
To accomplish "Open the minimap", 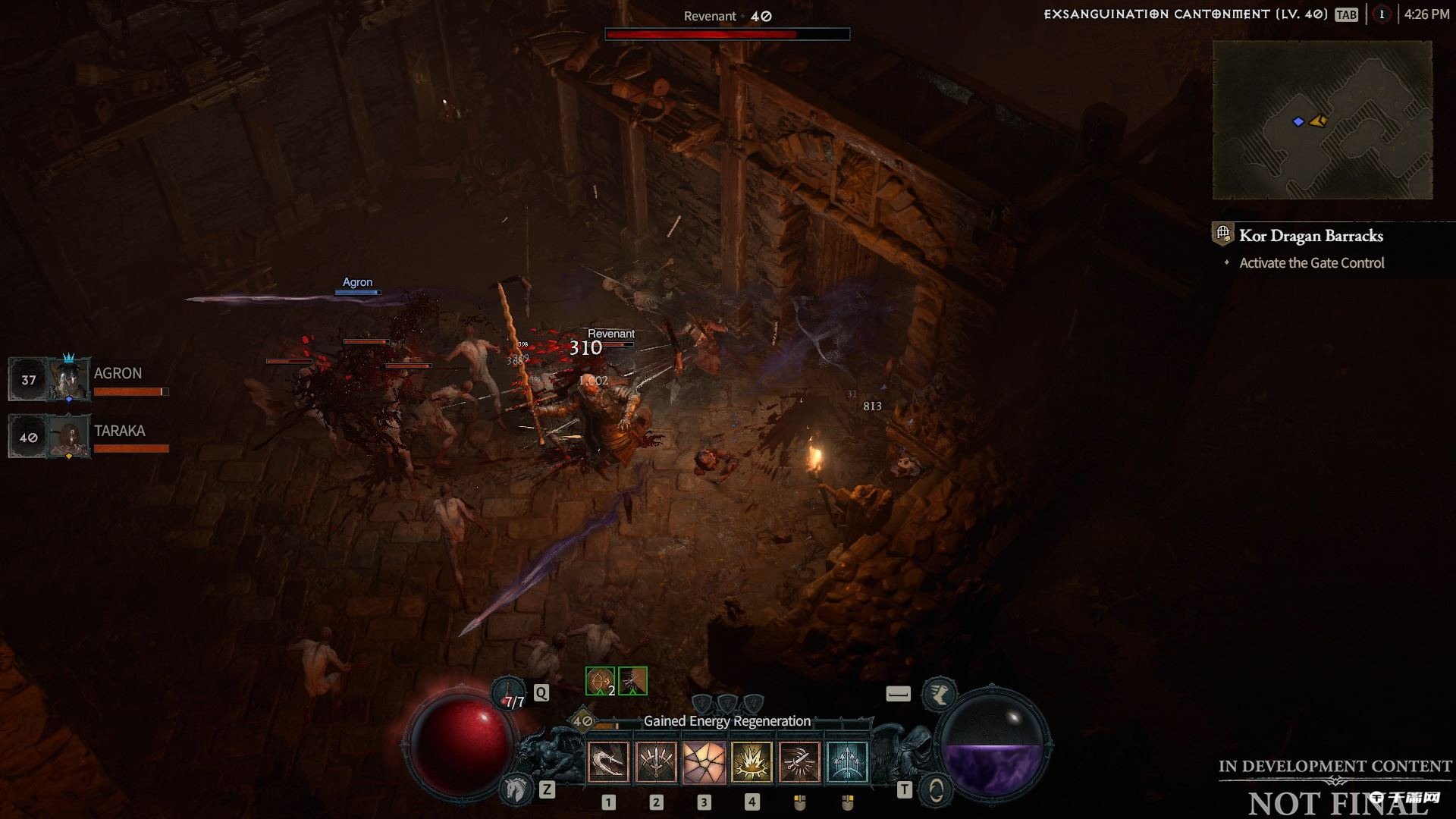I will click(1322, 120).
